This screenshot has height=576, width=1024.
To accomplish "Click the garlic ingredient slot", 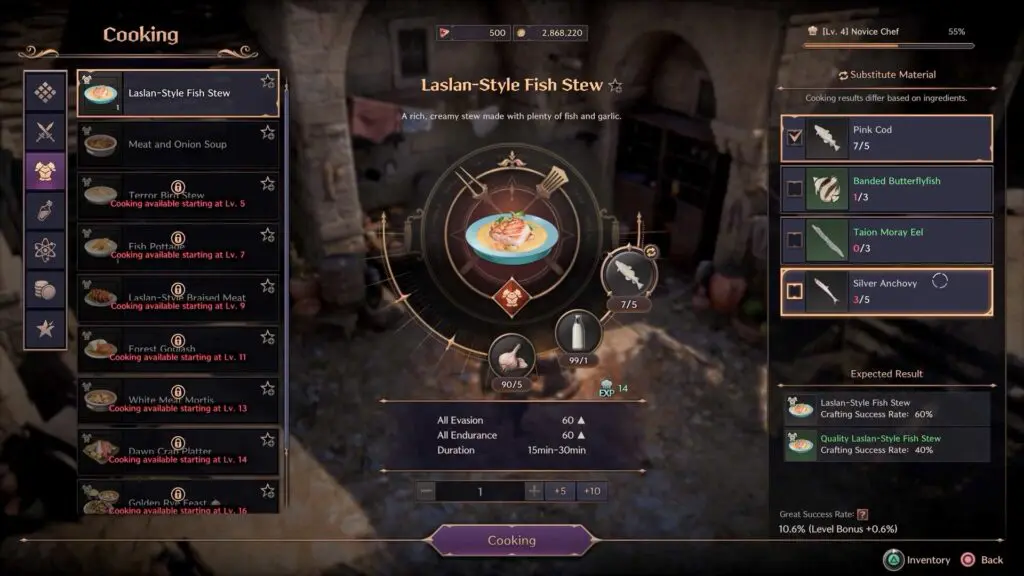I will (x=511, y=356).
